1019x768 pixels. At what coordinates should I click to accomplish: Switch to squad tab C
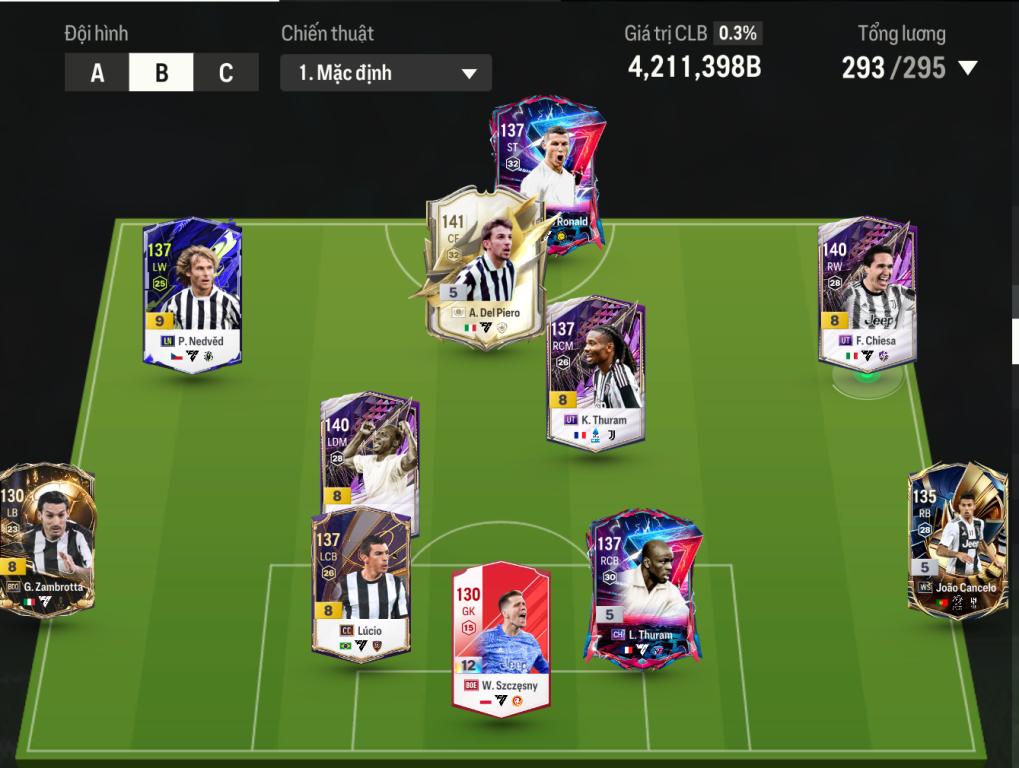226,73
